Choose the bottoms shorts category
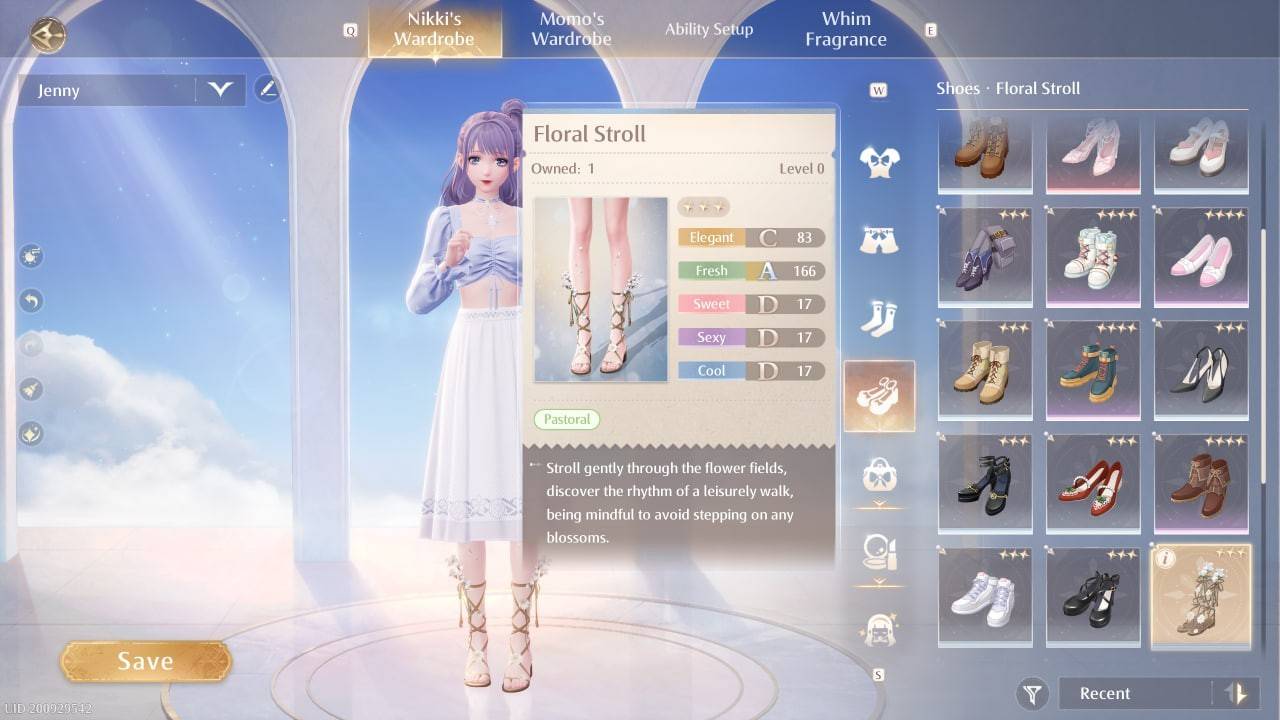Viewport: 1280px width, 720px height. pos(878,239)
